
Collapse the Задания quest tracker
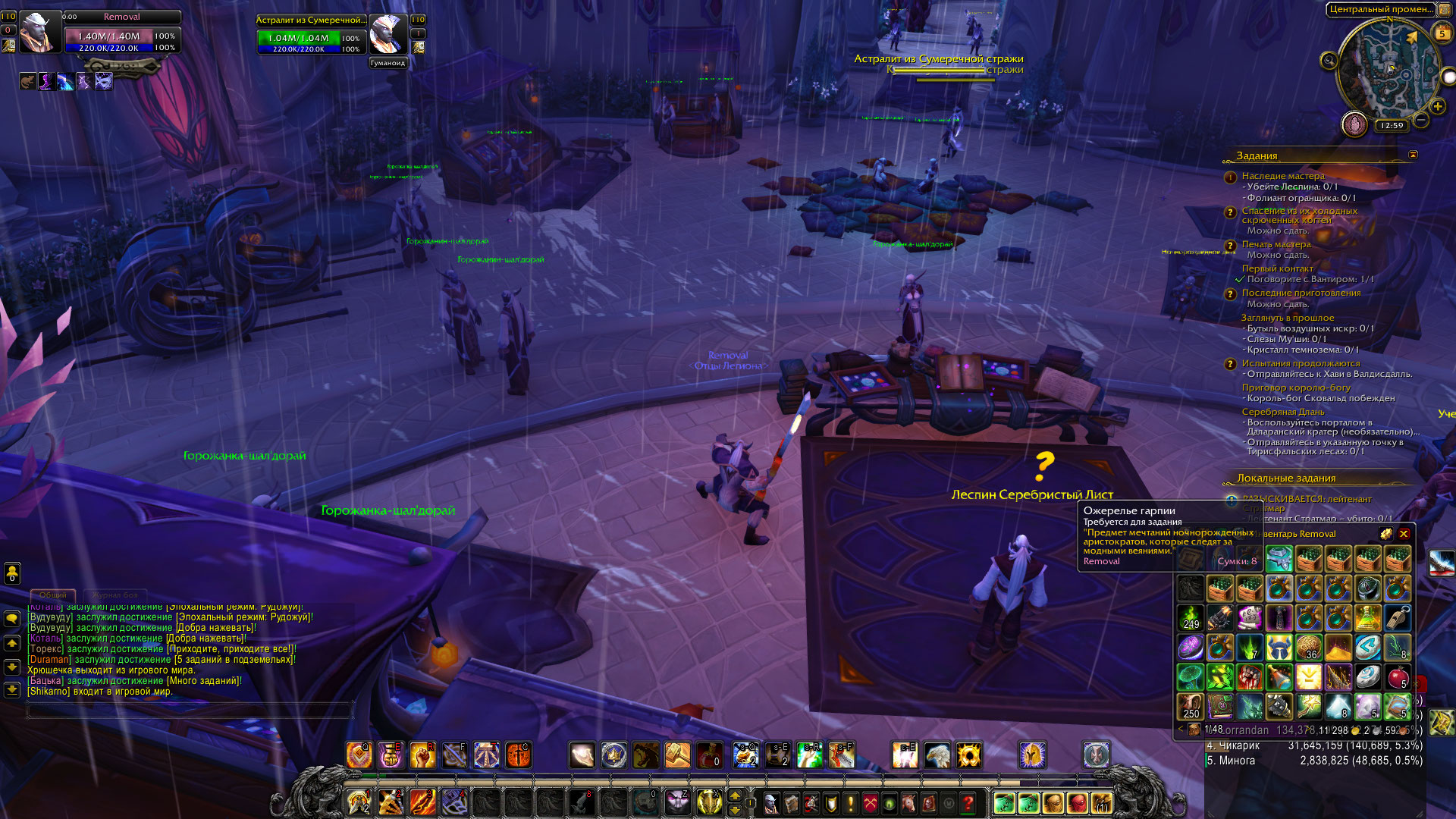(1413, 155)
